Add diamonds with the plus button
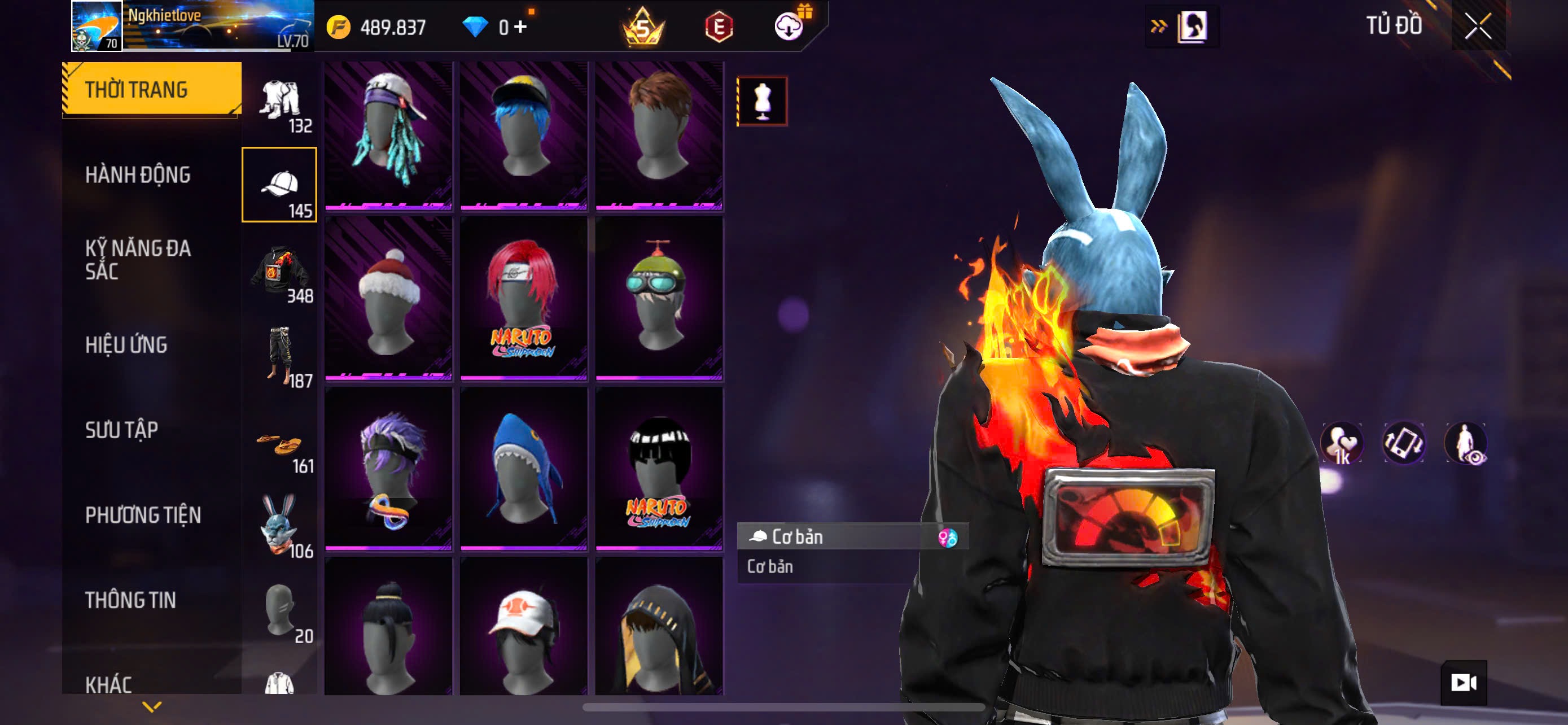 [520, 27]
